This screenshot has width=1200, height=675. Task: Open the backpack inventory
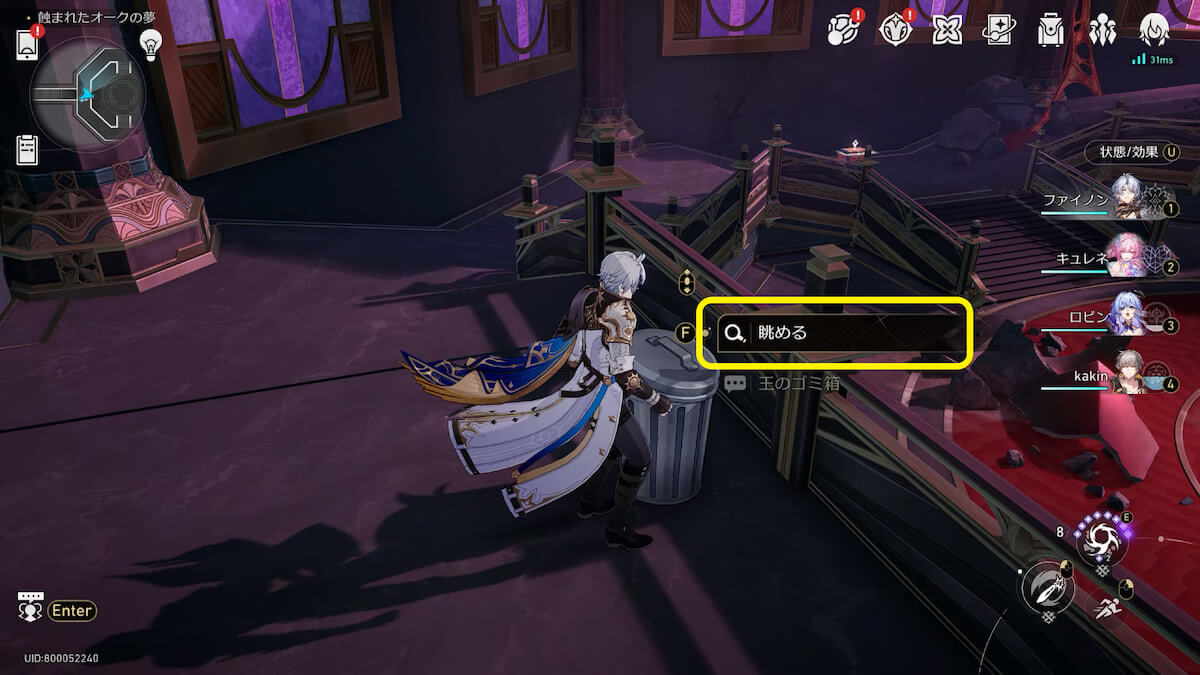click(x=1051, y=31)
